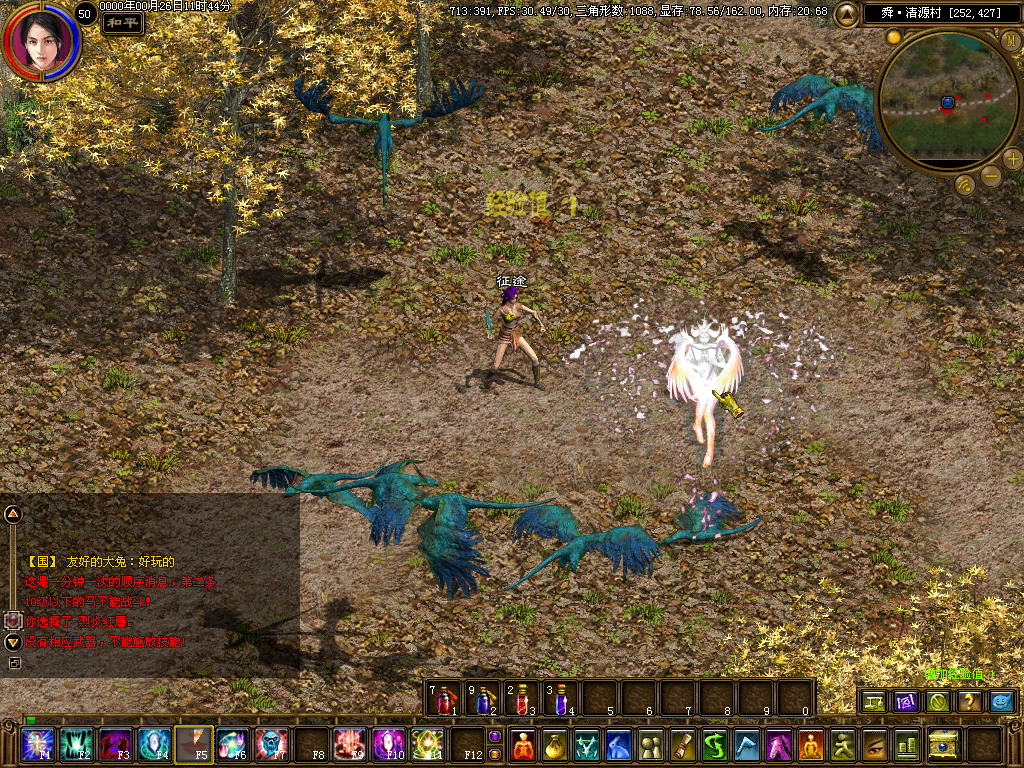This screenshot has width=1024, height=768.
Task: Click the question mark help button
Action: [969, 702]
